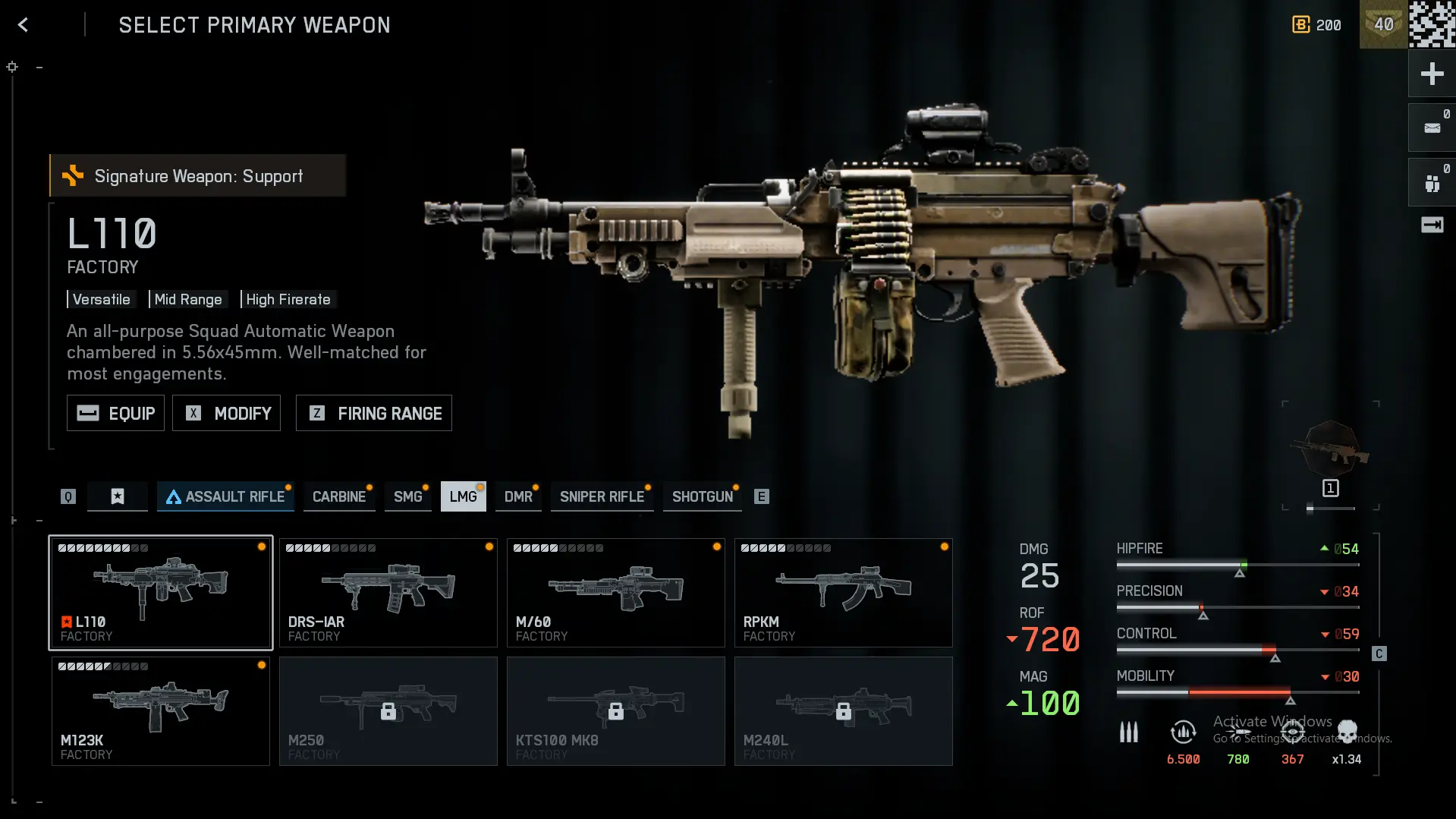
Task: Open the Modify weapon menu
Action: pyautogui.click(x=226, y=413)
